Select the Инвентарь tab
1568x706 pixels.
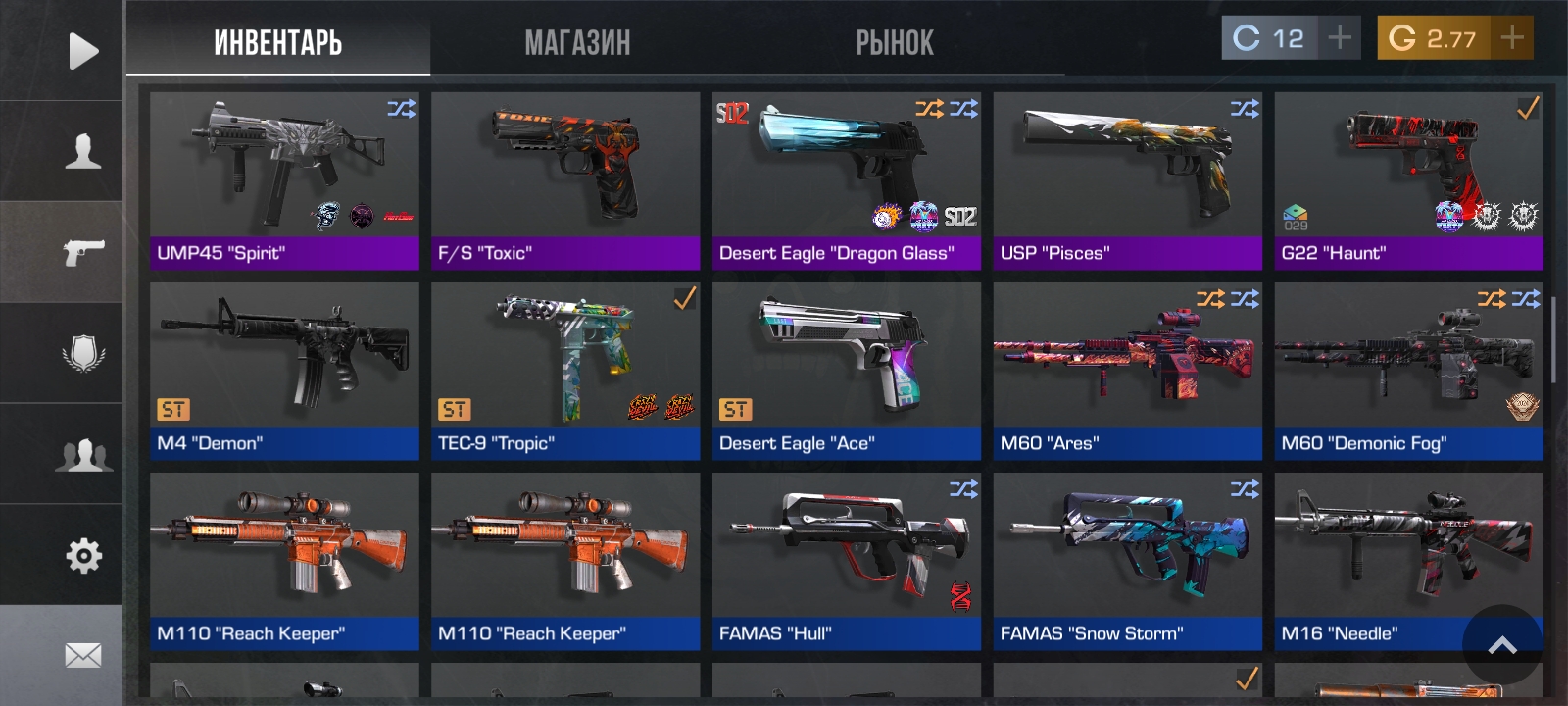pyautogui.click(x=277, y=43)
